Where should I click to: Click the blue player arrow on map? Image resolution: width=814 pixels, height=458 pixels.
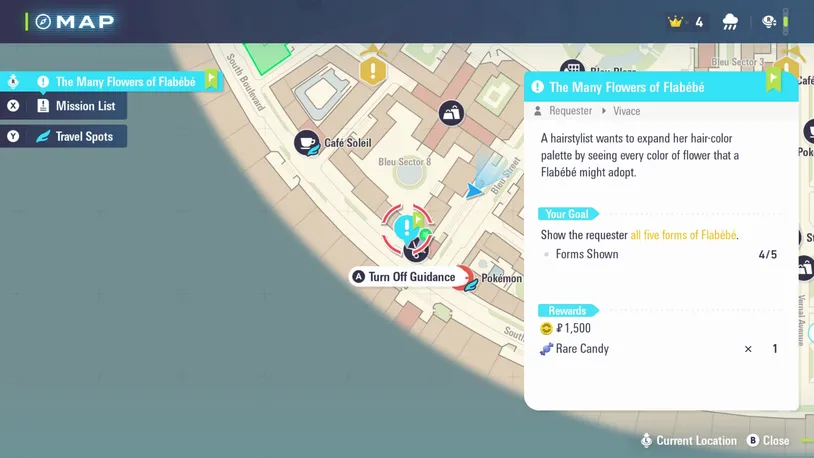pyautogui.click(x=474, y=190)
